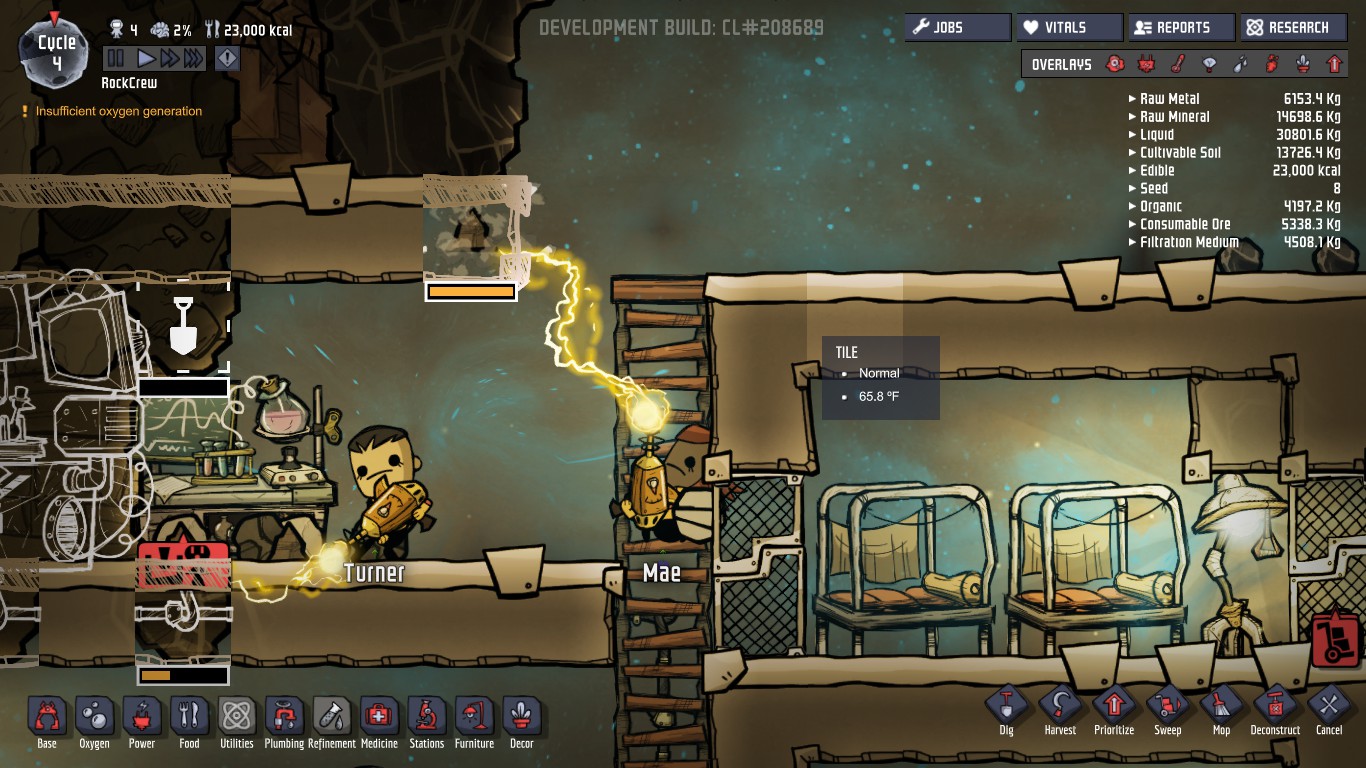
Task: Open the Vitals panel
Action: click(x=1068, y=28)
